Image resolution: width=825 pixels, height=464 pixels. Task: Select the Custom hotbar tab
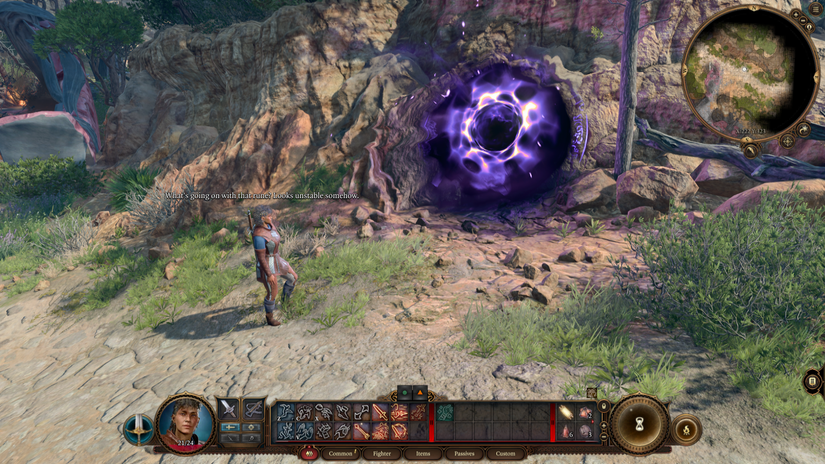[x=506, y=453]
